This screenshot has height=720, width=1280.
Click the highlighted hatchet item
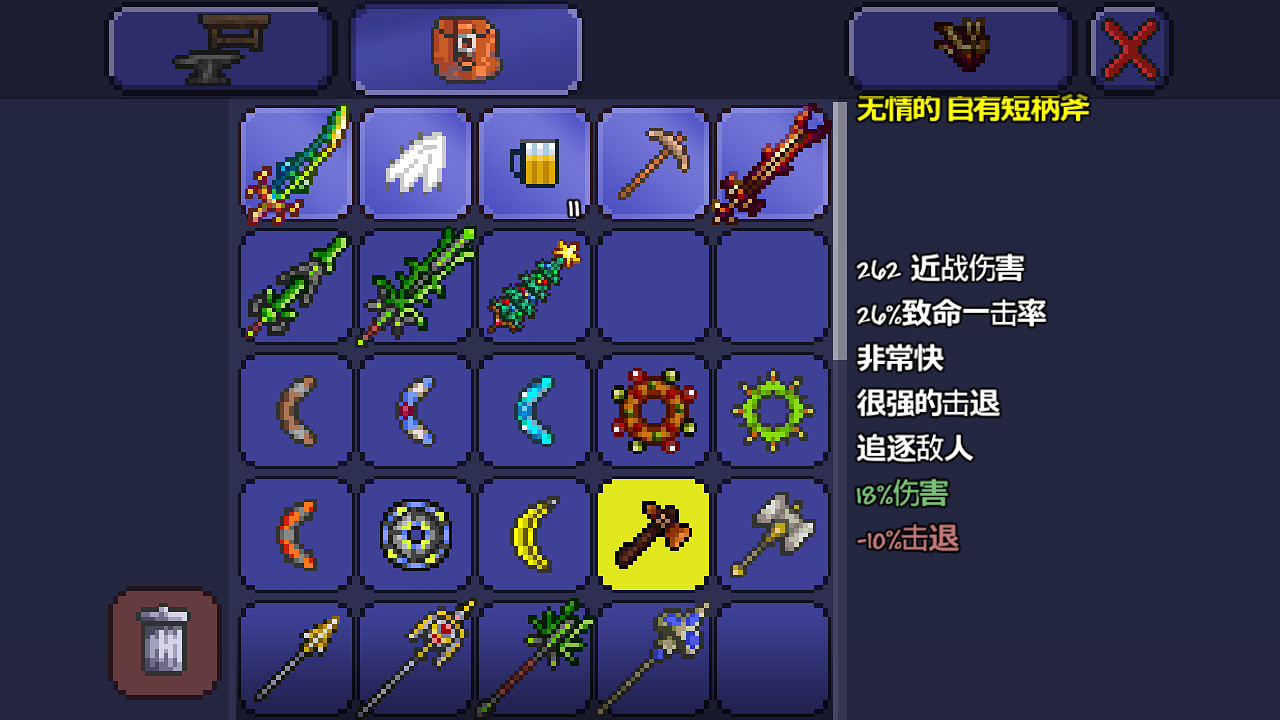pos(653,532)
